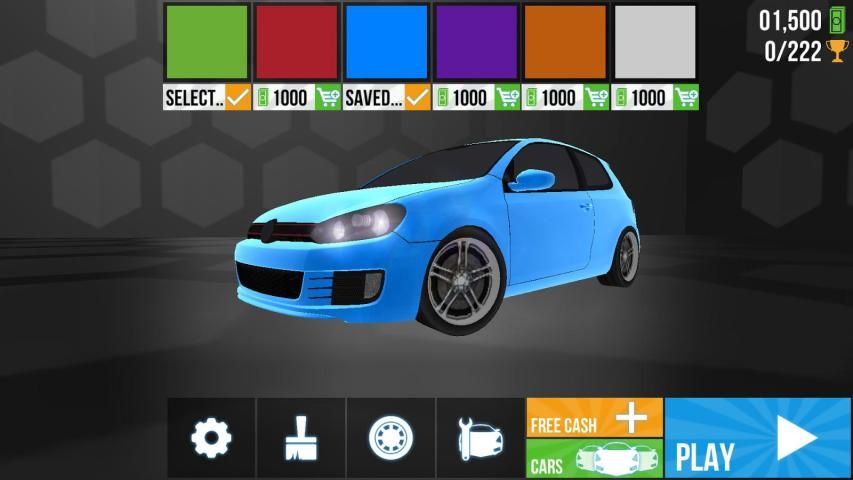Open the CARS selection menu
Screen dimensions: 853x480
594,460
